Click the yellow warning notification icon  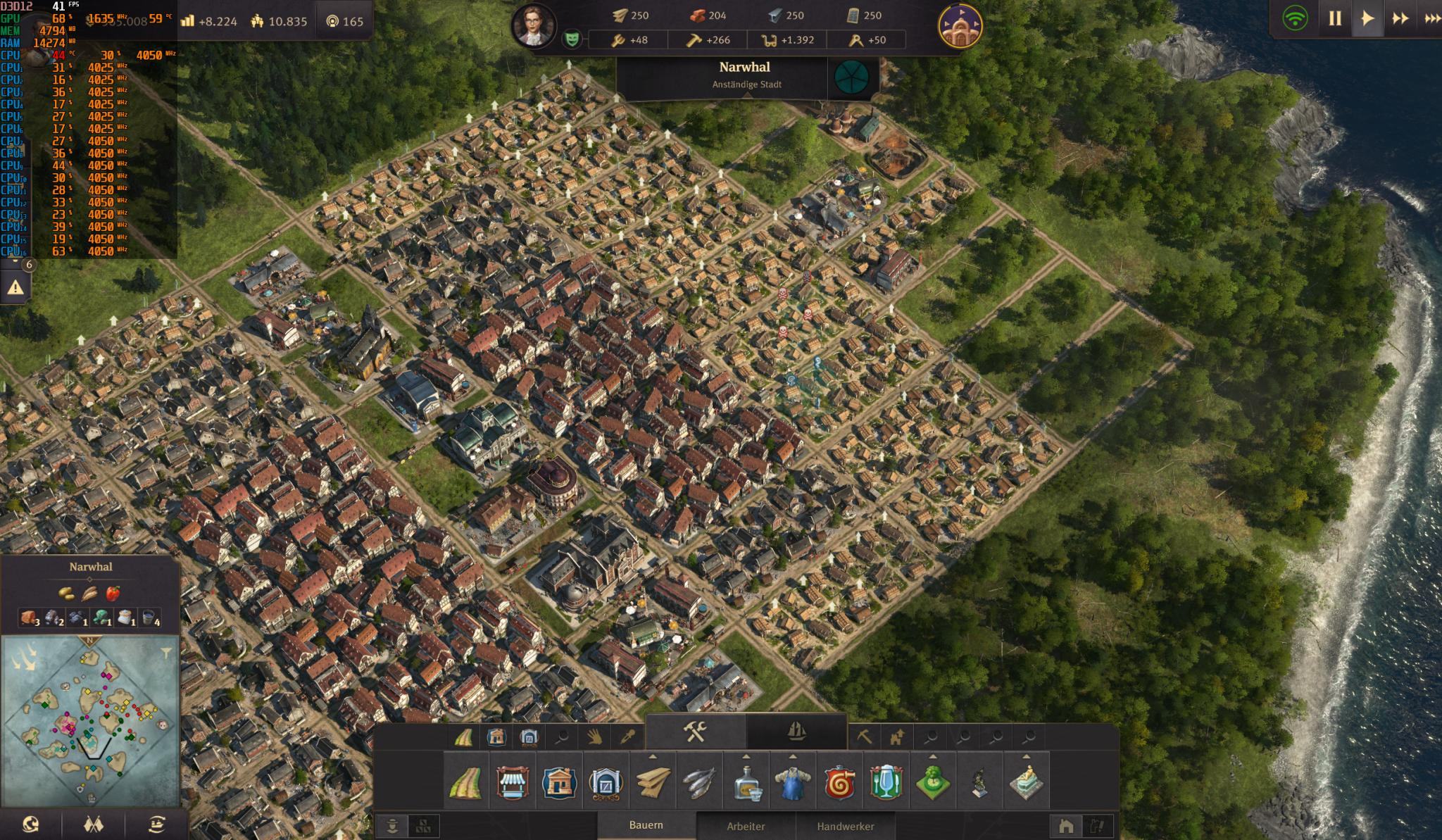[x=15, y=287]
